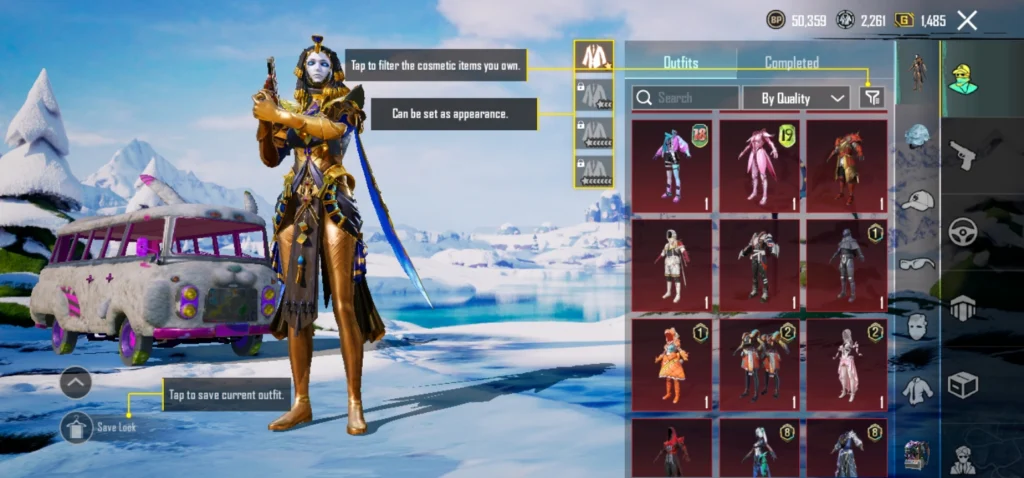Open the By Quality sort dropdown
This screenshot has height=478, width=1024.
[796, 97]
